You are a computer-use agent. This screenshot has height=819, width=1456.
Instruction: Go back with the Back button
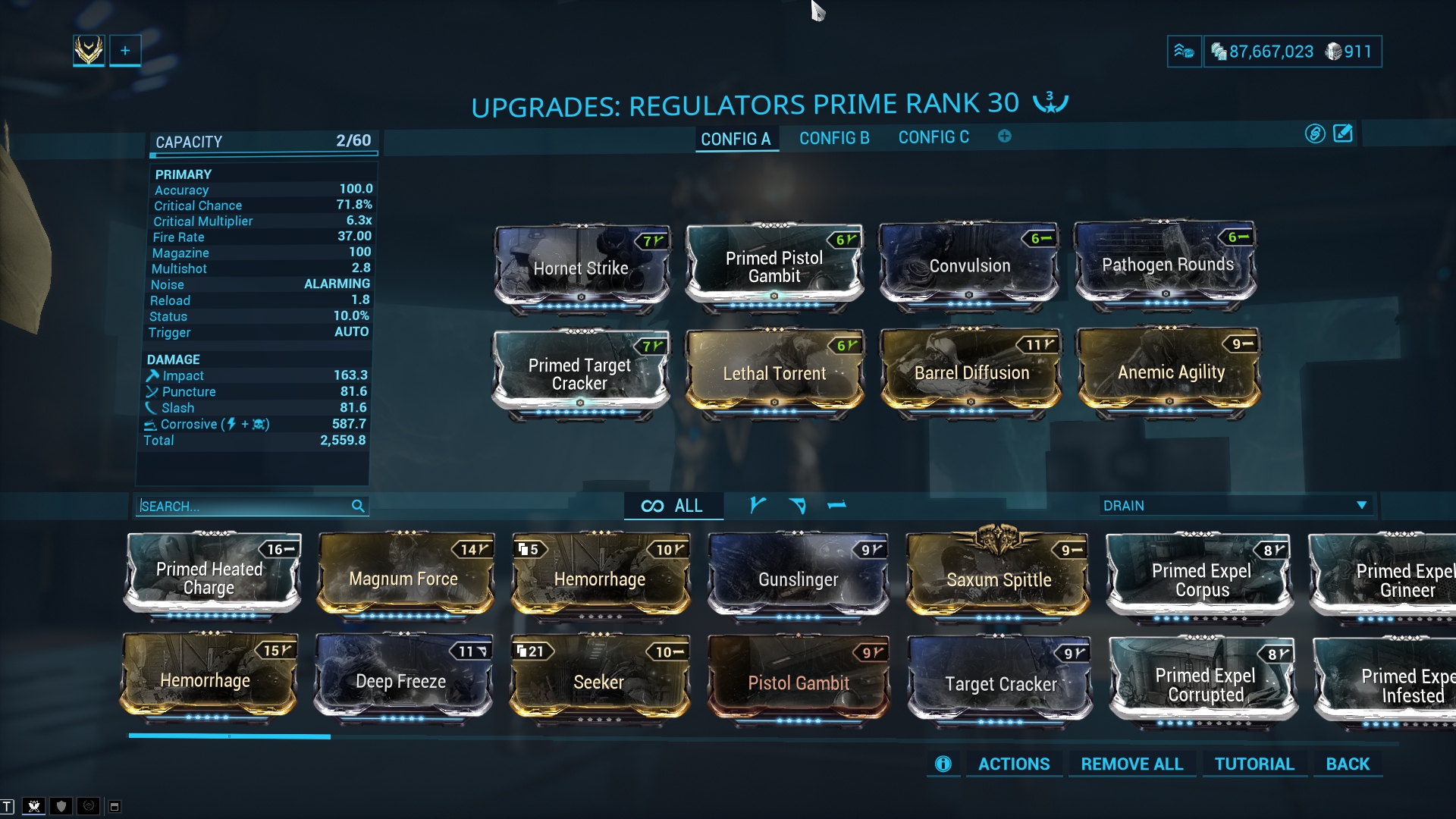(1348, 764)
